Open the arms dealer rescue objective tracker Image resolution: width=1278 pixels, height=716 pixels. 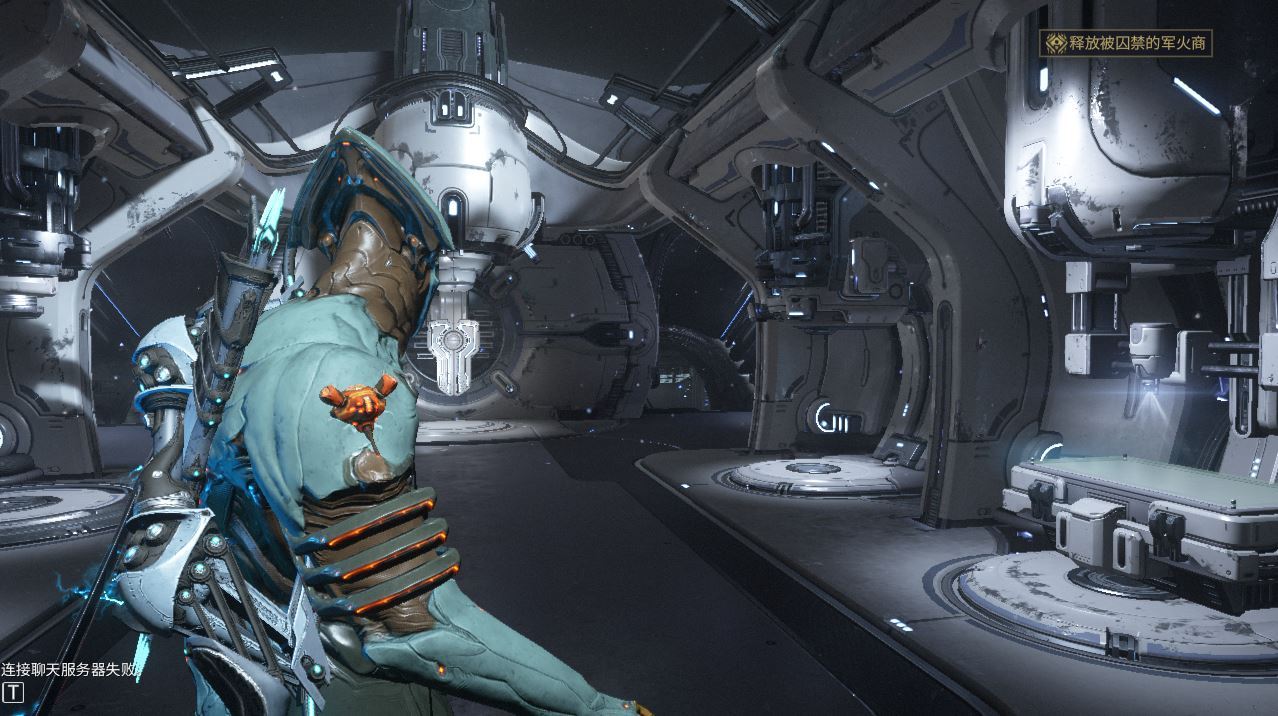(x=1126, y=43)
